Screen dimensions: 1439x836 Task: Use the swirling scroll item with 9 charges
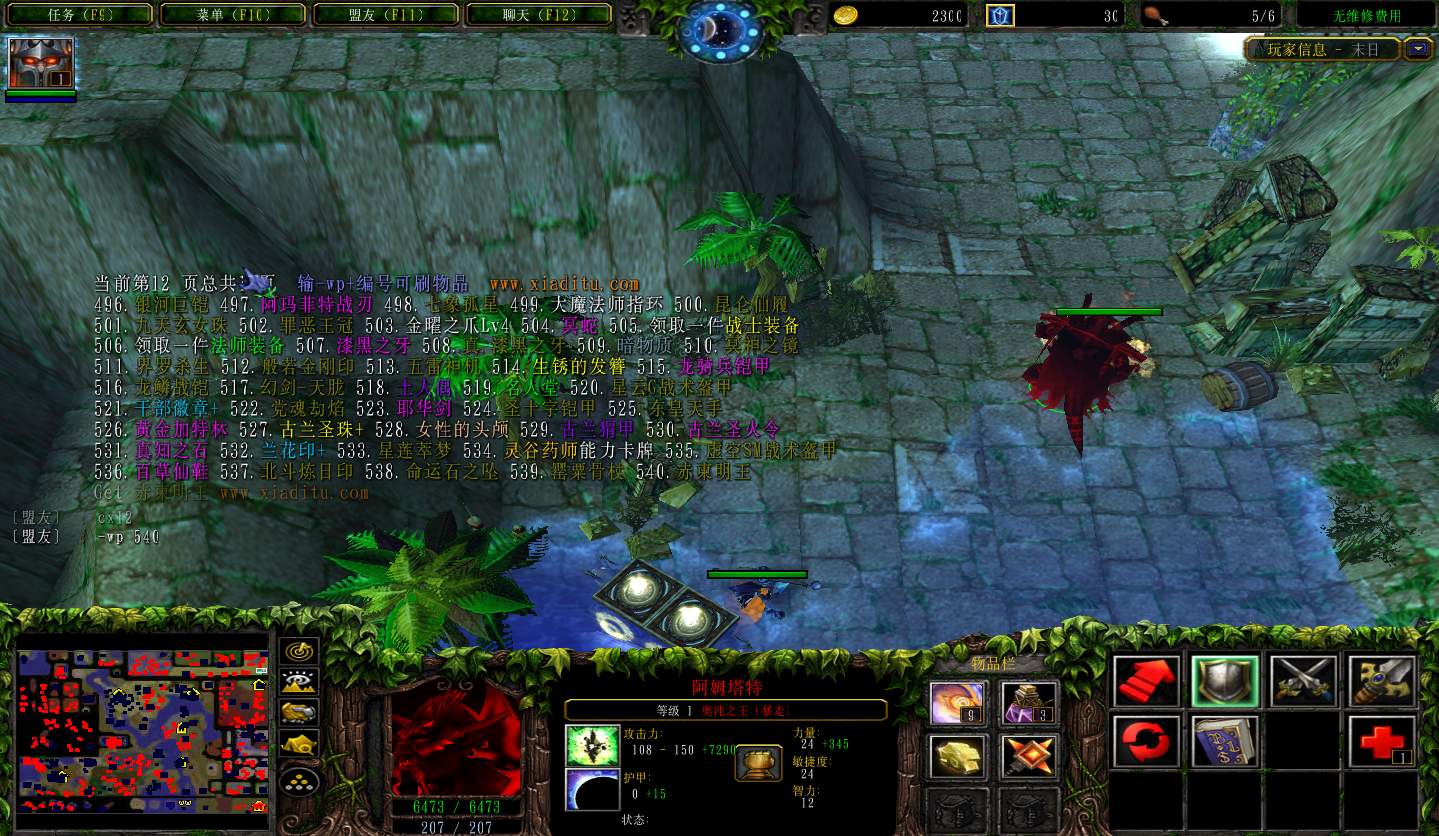pos(958,703)
